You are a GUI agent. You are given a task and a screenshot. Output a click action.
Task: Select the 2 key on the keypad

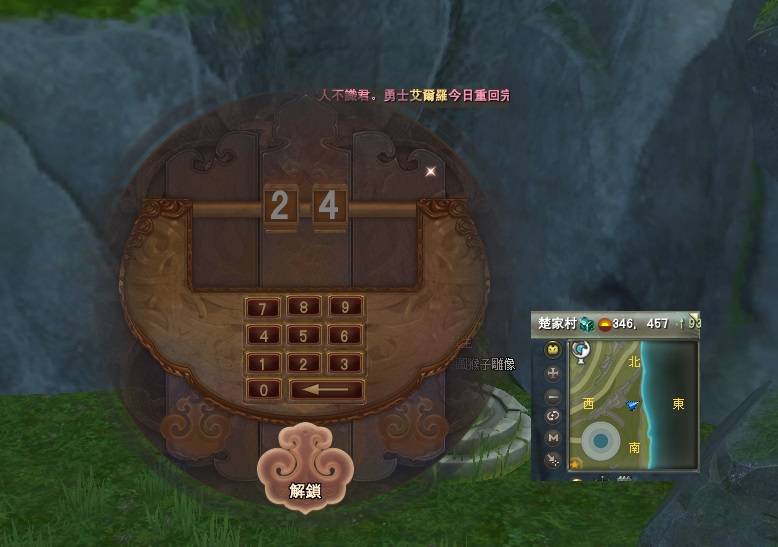(x=304, y=363)
